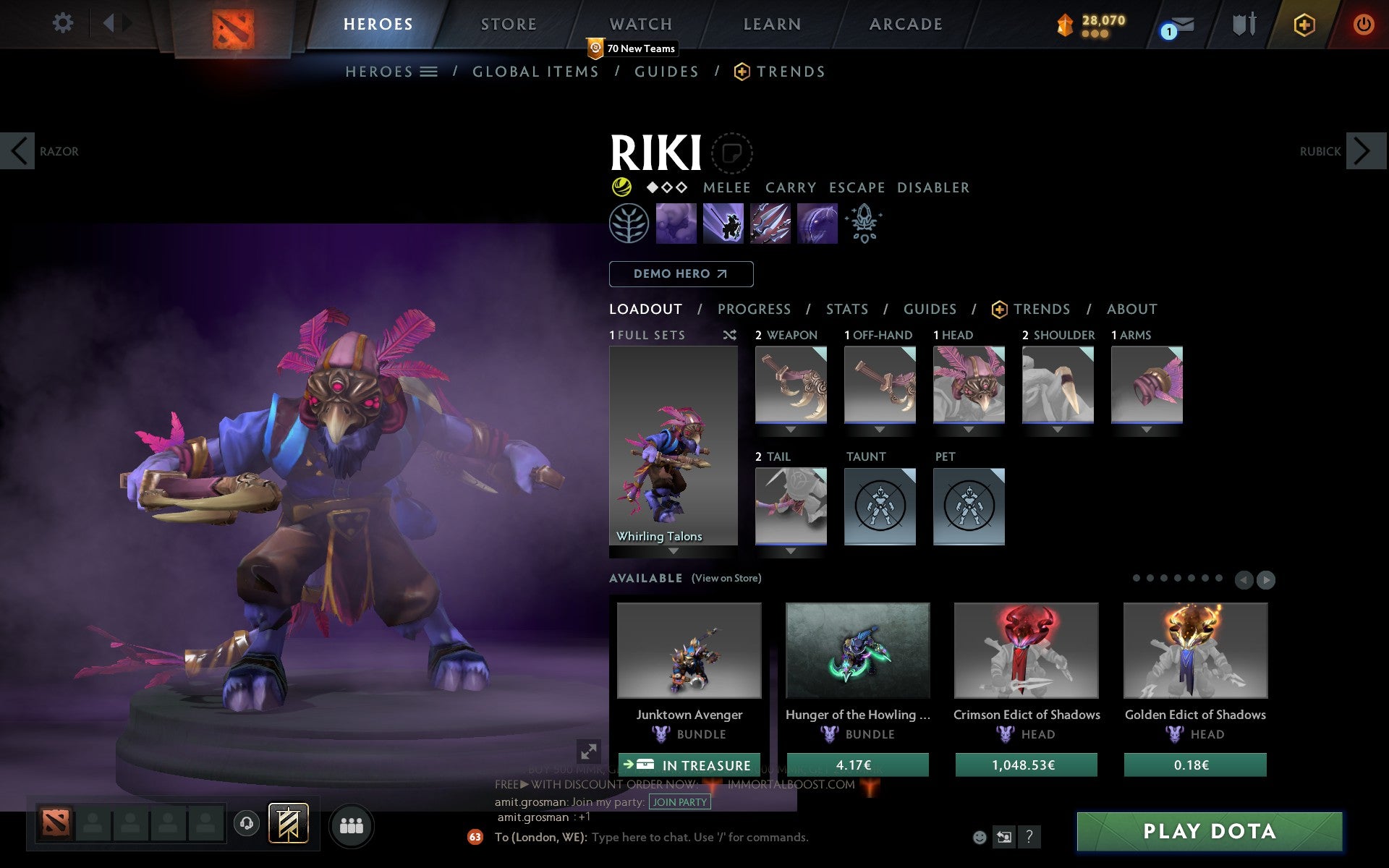Toggle the shuffle icon next to Full Sets
The width and height of the screenshot is (1389, 868).
tap(729, 335)
